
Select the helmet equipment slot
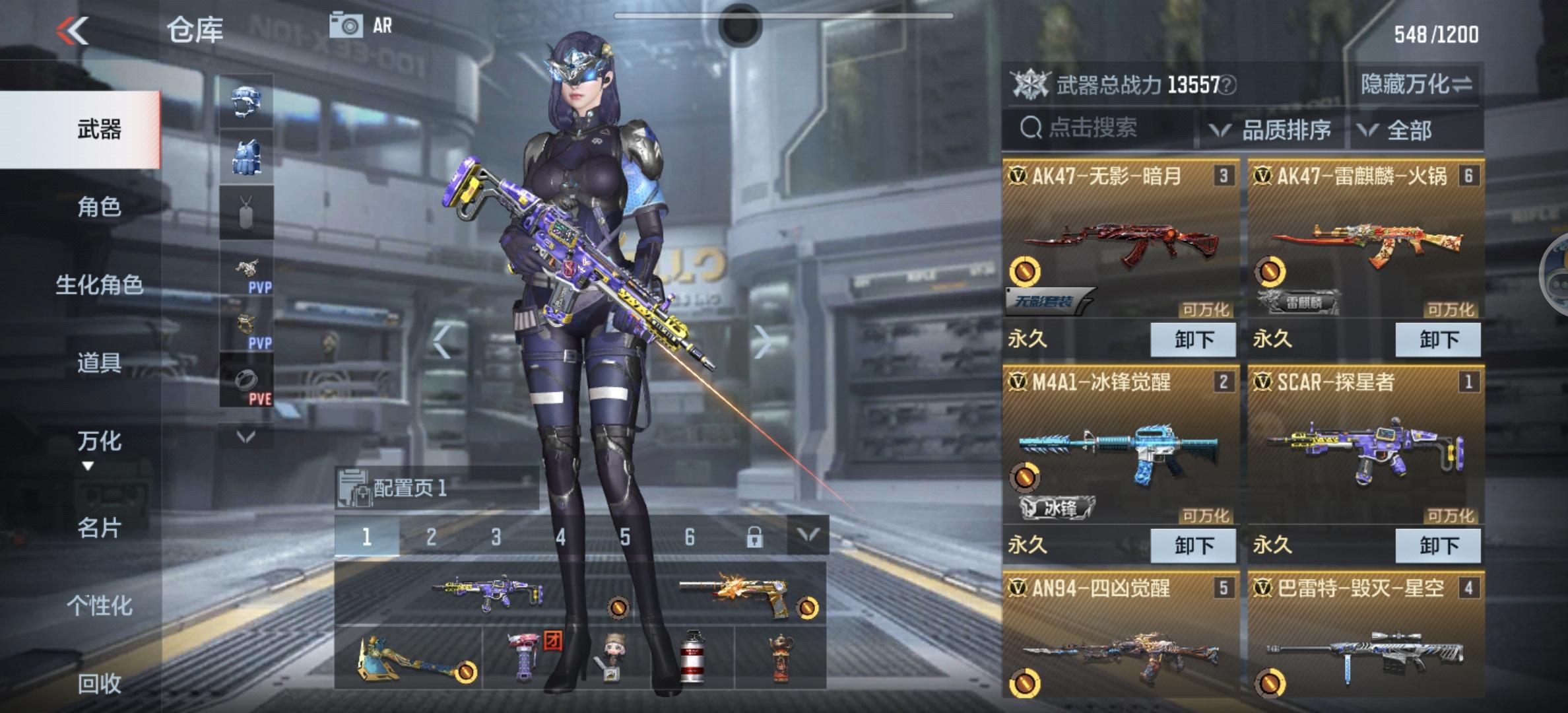247,100
